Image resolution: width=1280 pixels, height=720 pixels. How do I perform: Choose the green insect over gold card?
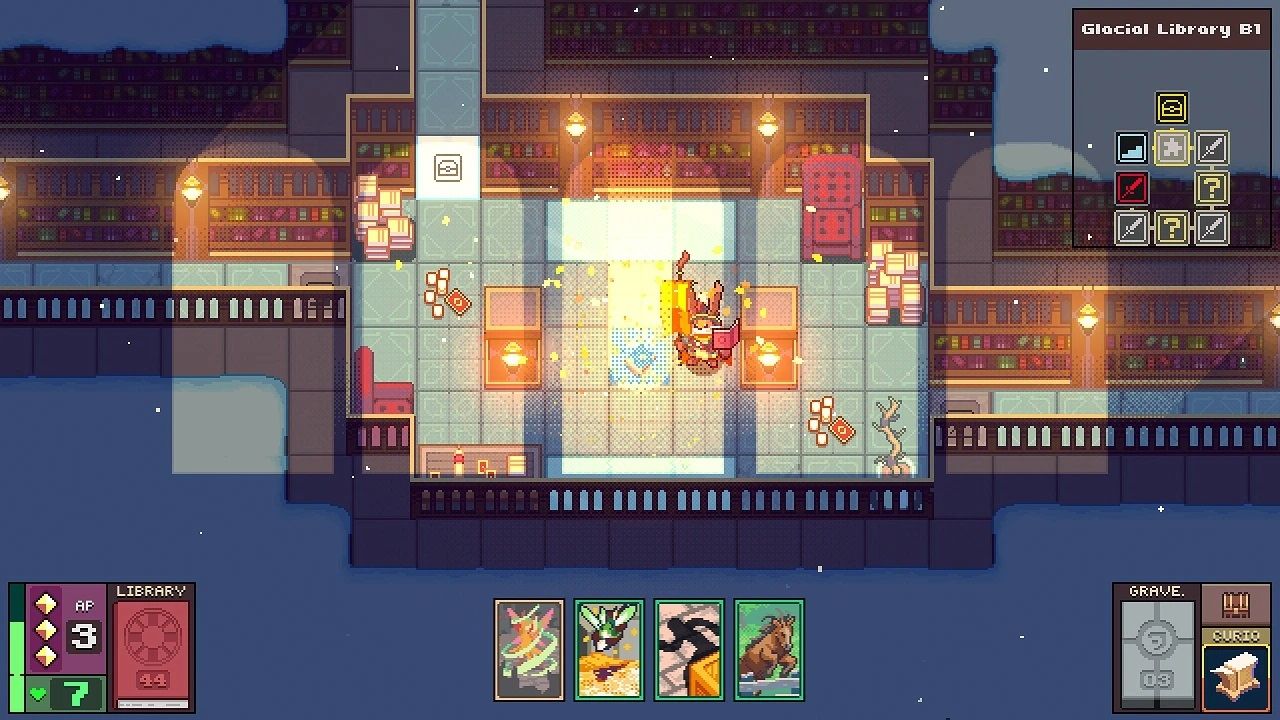(x=609, y=649)
